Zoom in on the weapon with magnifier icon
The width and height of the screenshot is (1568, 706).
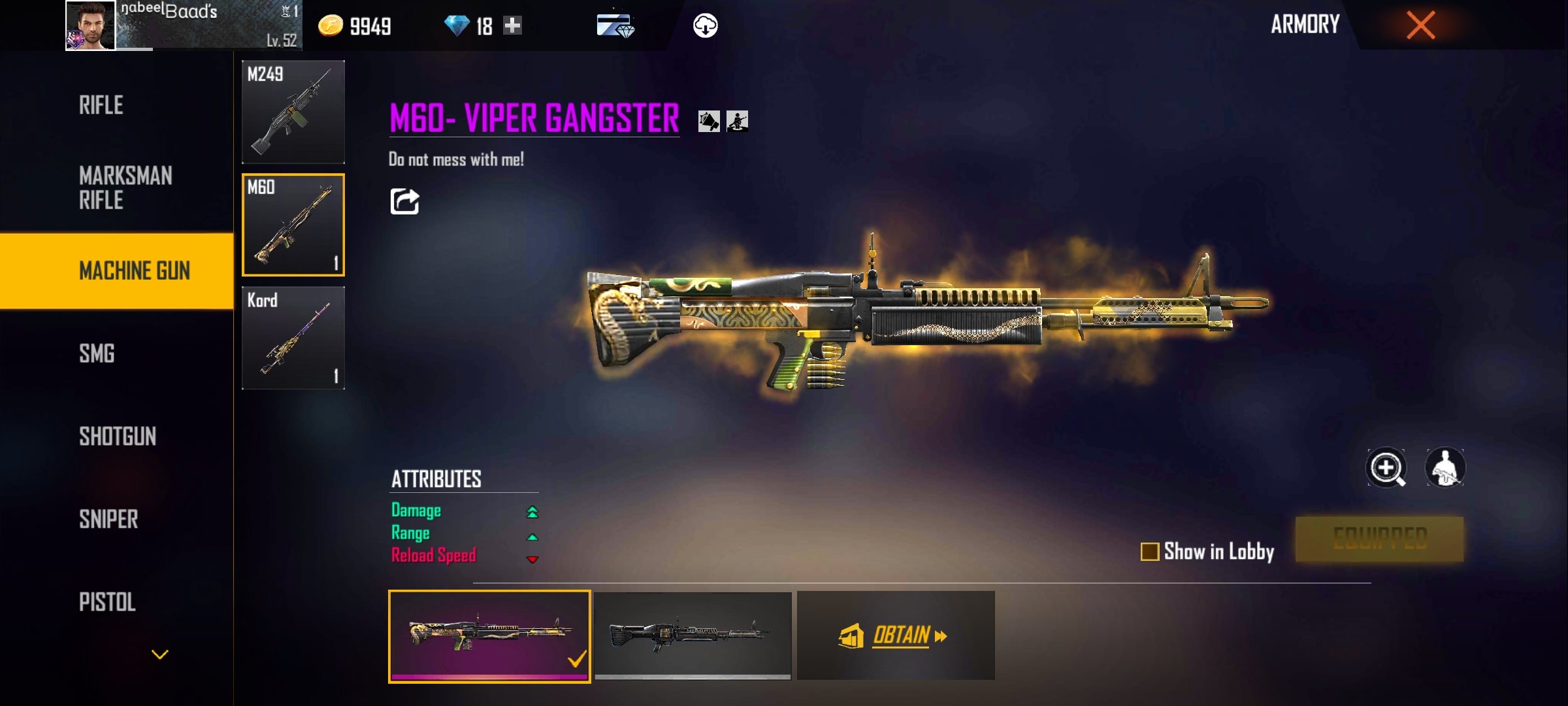click(1386, 468)
